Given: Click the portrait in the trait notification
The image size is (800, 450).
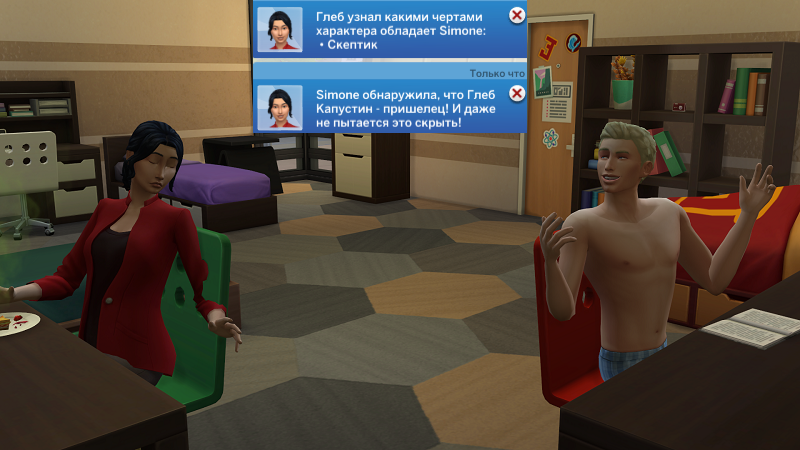Looking at the screenshot, I should point(279,29).
